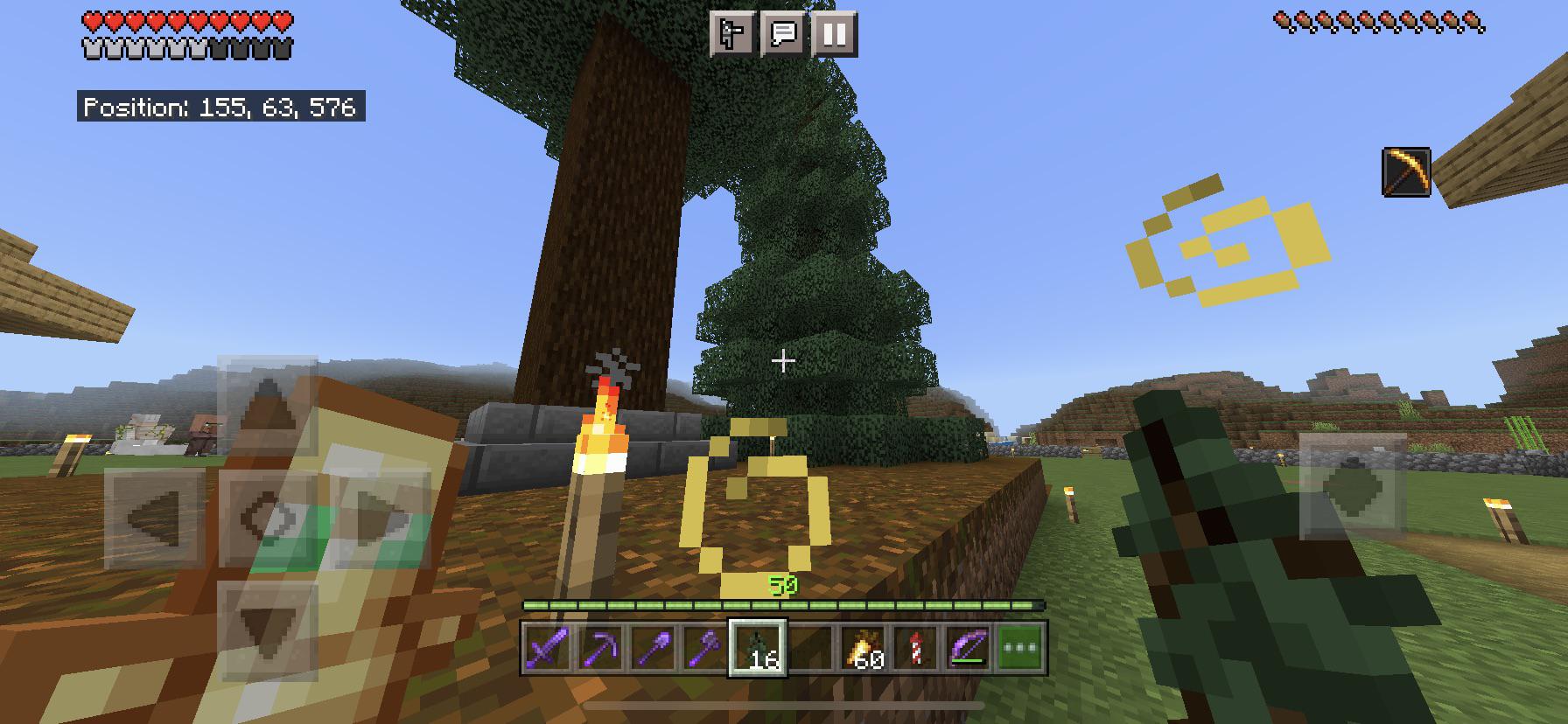This screenshot has height=724, width=1568.
Task: Choose the enchanted shovel in the hotbar
Action: click(653, 649)
